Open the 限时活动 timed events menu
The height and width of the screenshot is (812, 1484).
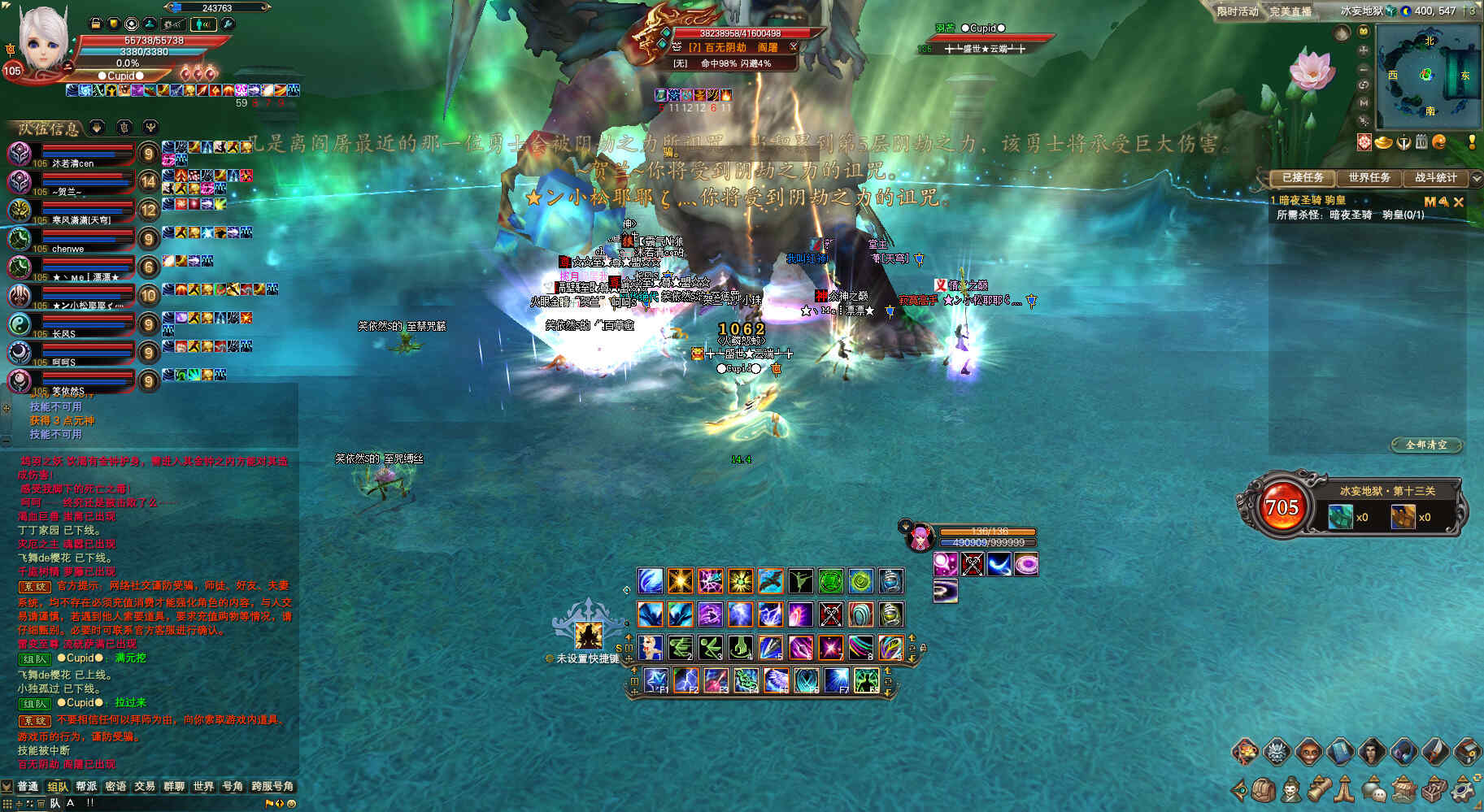1238,11
